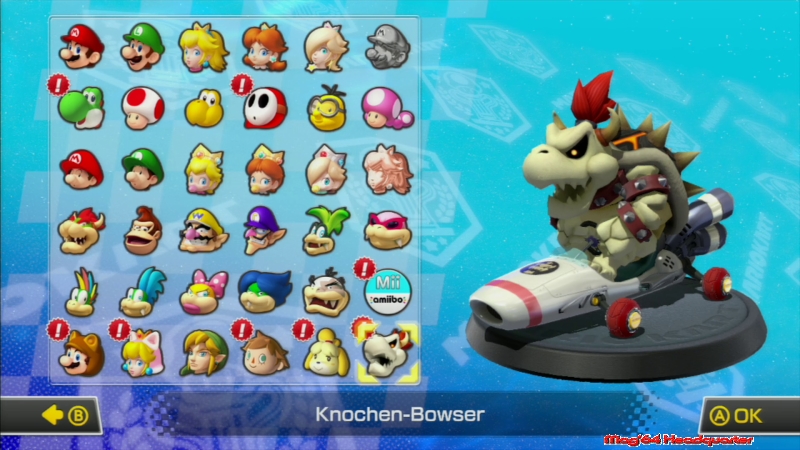
Task: Choose Pink Gold Peach portrait
Action: (x=386, y=168)
